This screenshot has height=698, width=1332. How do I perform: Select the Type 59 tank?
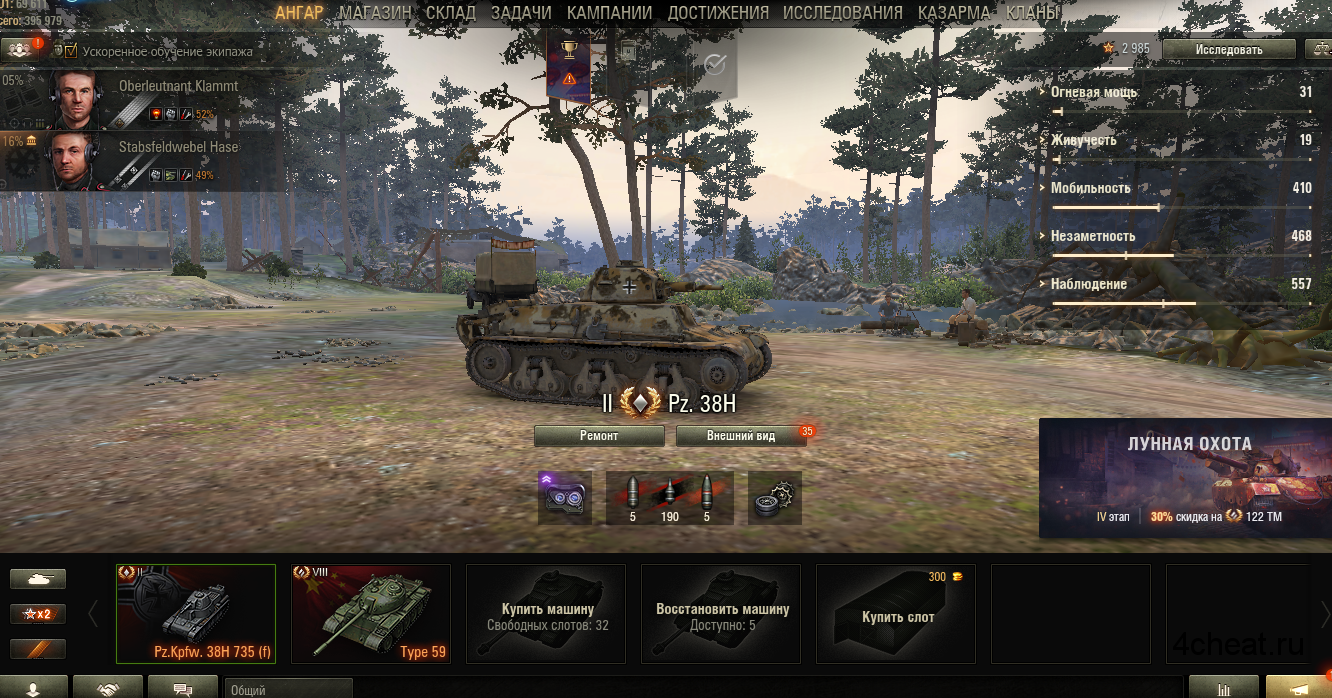tap(371, 614)
